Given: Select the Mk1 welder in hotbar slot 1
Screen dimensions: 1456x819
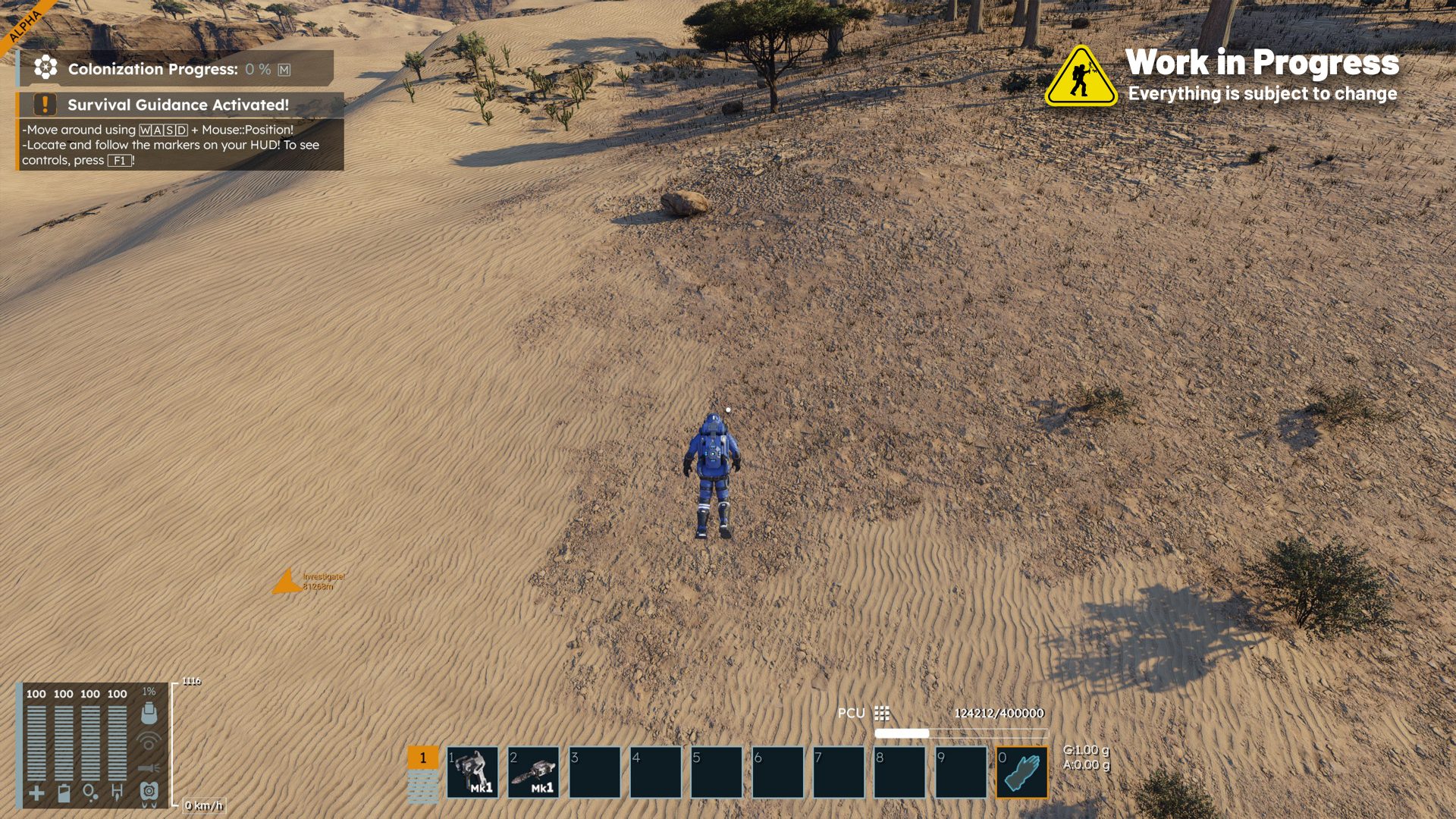Looking at the screenshot, I should coord(472,773).
